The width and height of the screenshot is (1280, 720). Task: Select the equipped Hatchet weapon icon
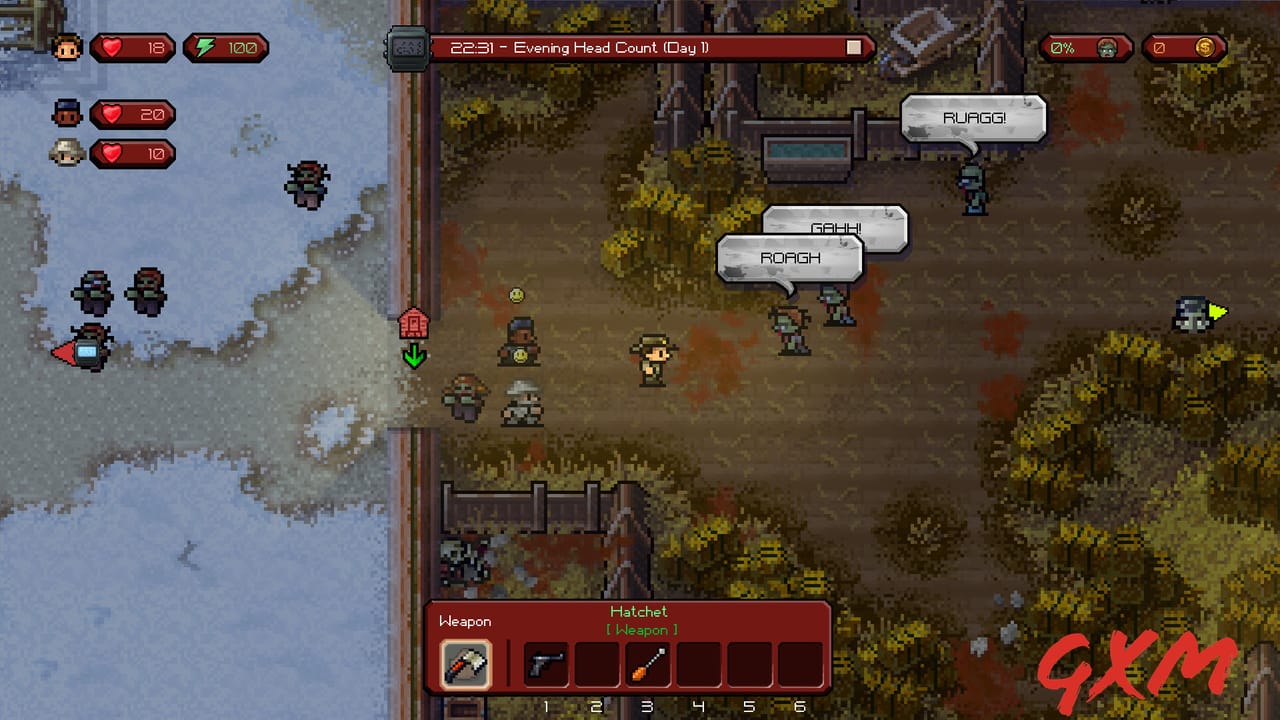(466, 662)
